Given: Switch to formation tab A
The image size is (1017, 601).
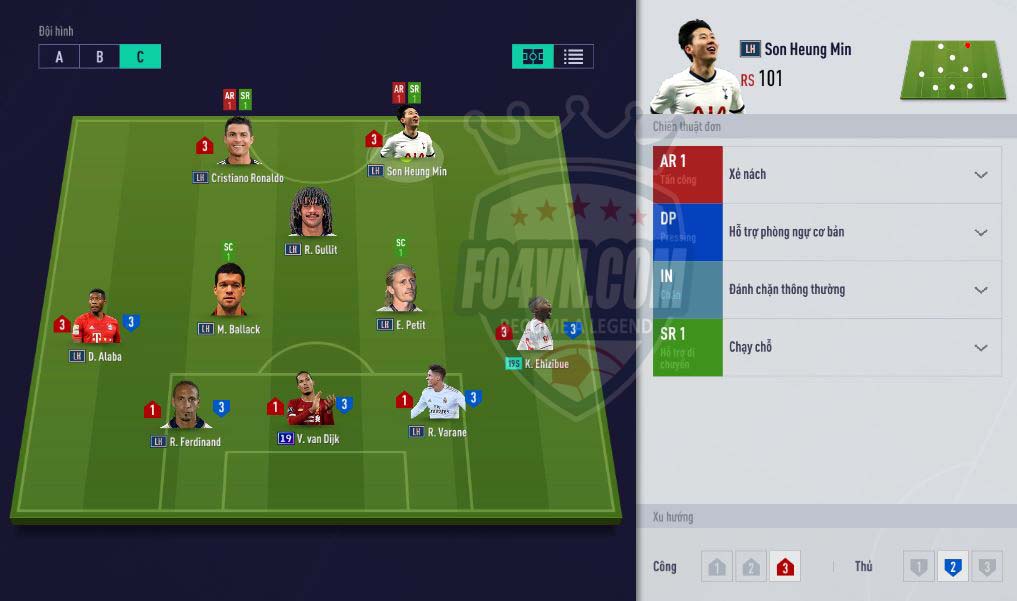Looking at the screenshot, I should click(x=59, y=57).
